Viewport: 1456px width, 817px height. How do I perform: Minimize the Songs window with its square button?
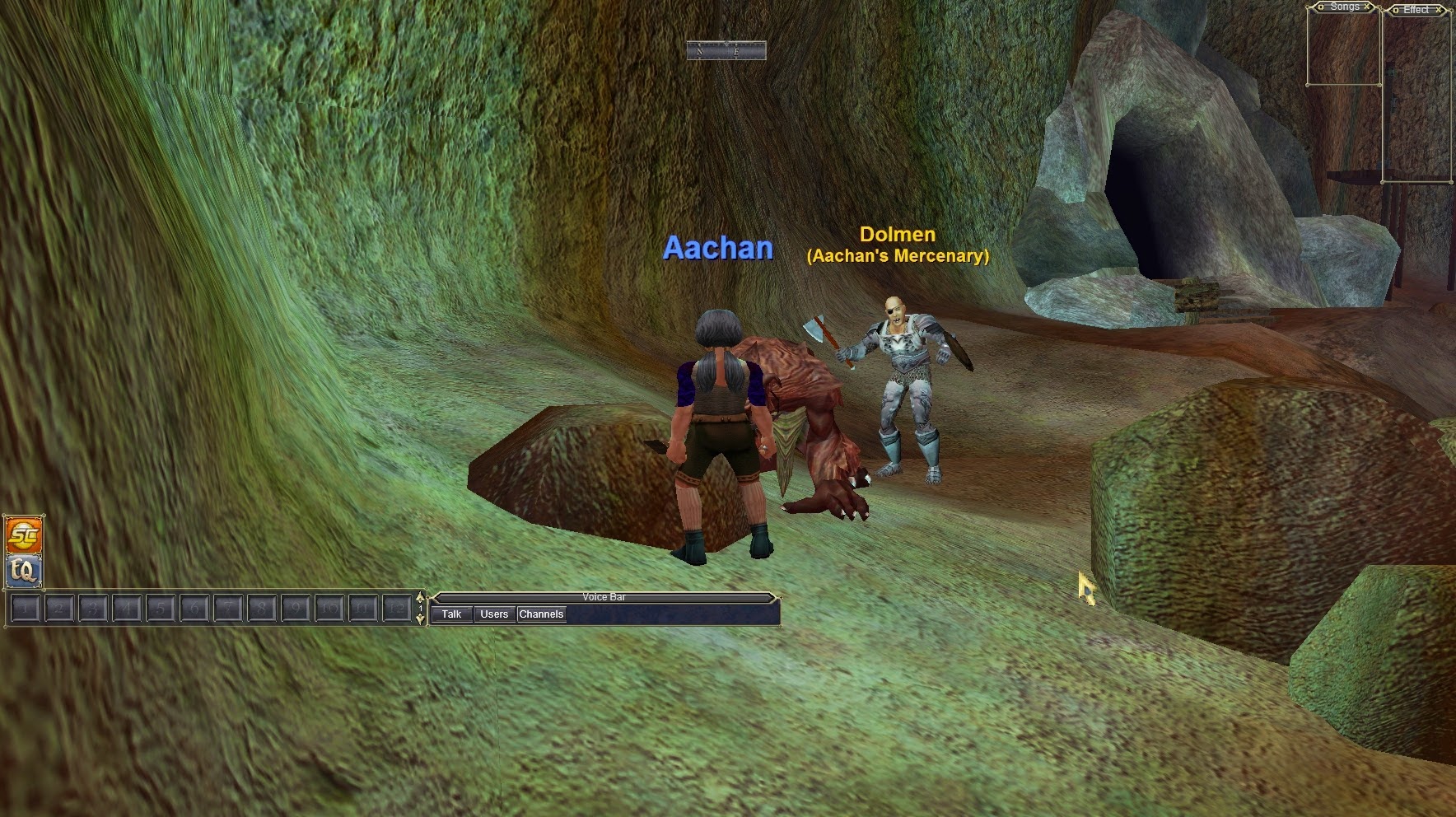coord(1322,7)
